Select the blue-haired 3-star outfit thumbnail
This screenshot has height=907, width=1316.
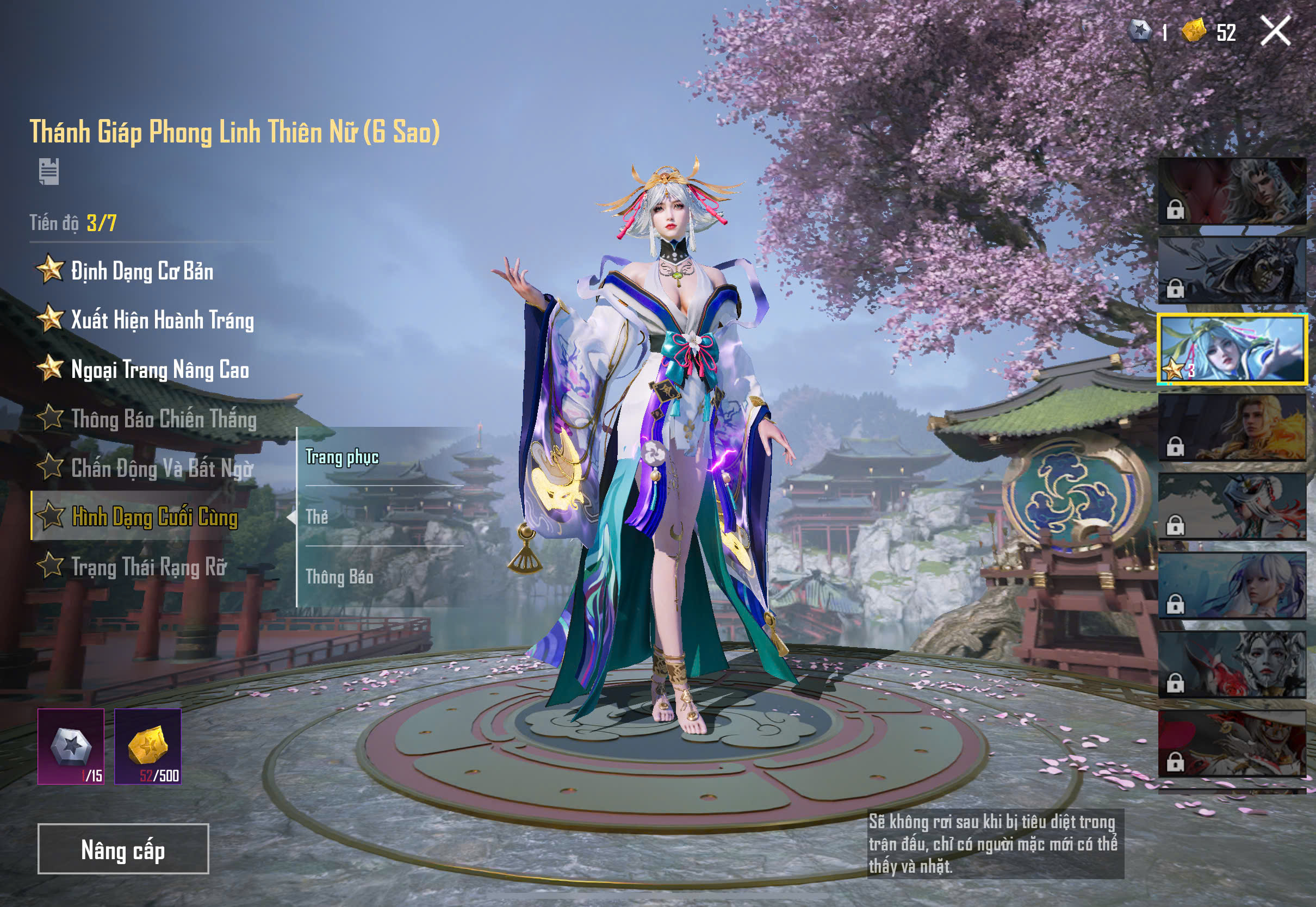click(x=1232, y=349)
